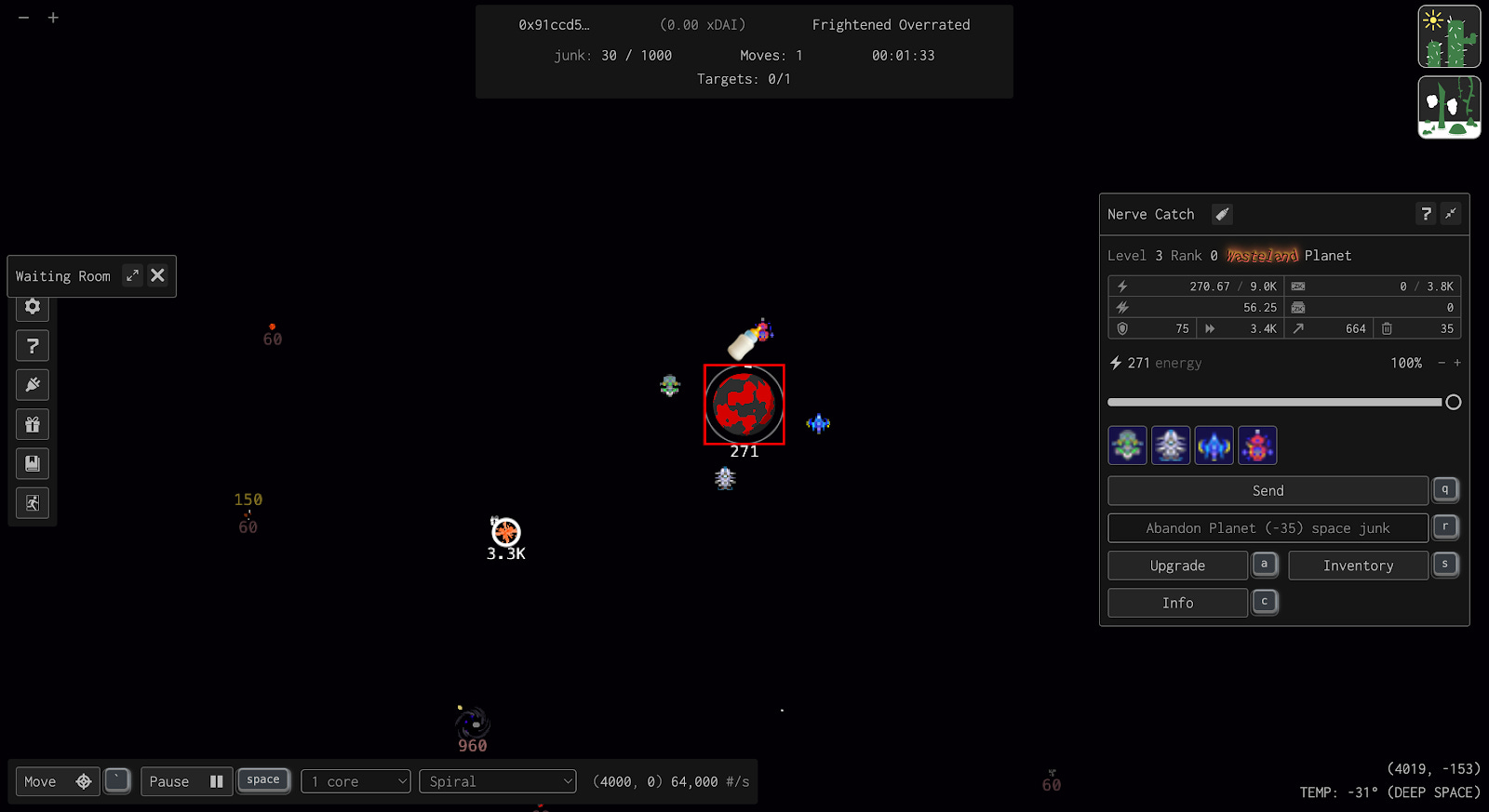Select the blue winged ship thumbnail
The image size is (1489, 812).
coord(1214,445)
